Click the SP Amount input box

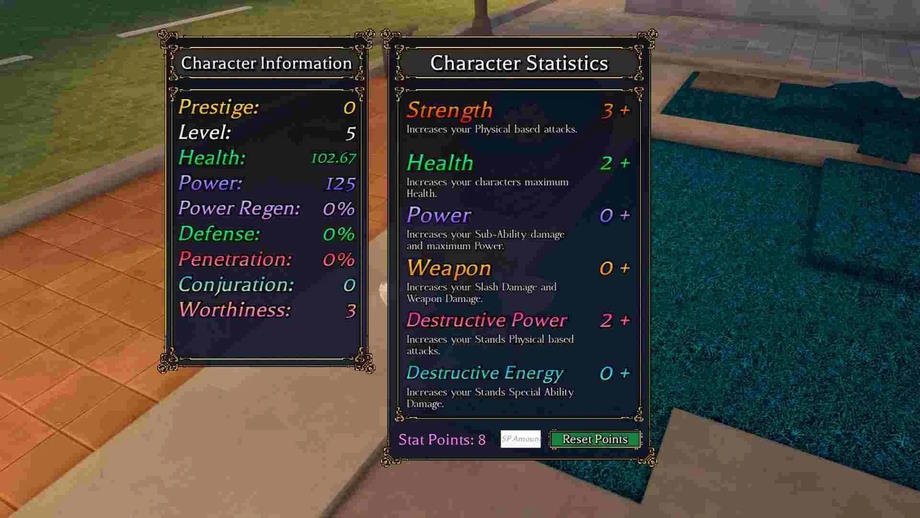tap(520, 439)
